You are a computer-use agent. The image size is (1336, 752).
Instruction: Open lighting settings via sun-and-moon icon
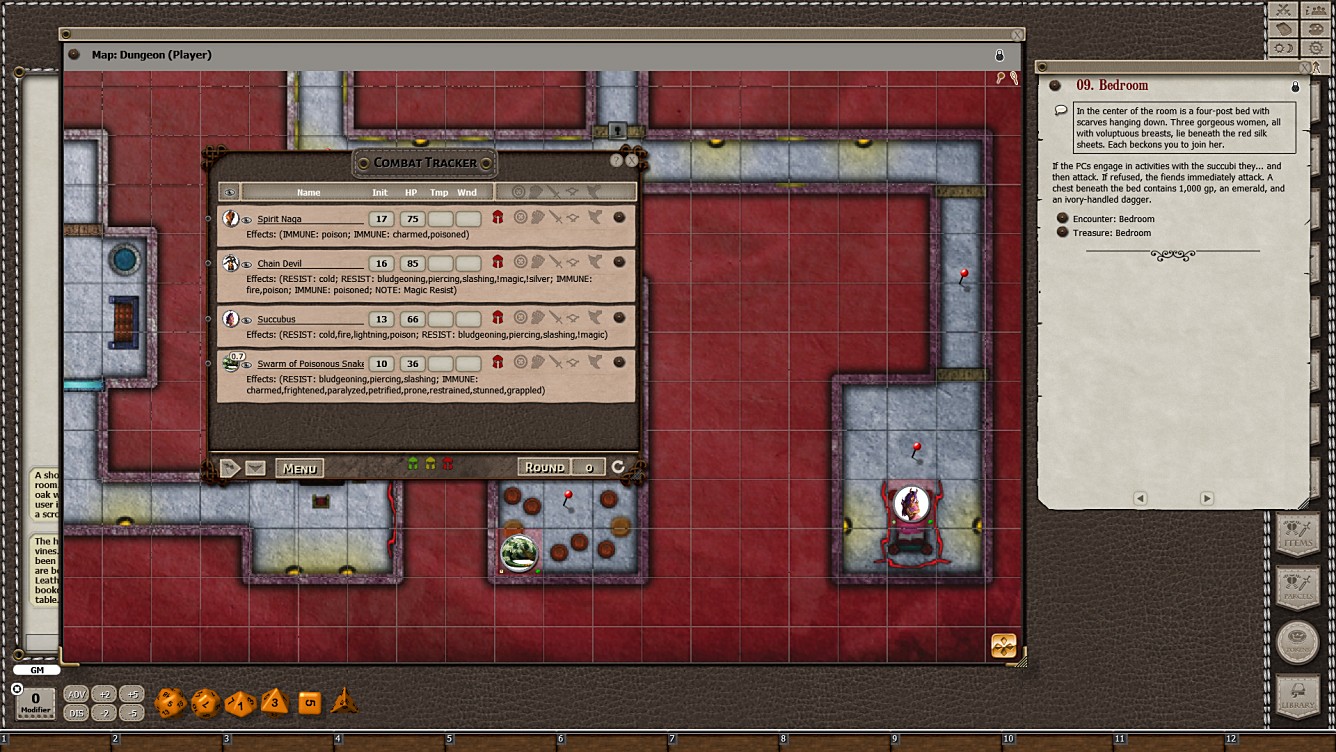(1283, 47)
